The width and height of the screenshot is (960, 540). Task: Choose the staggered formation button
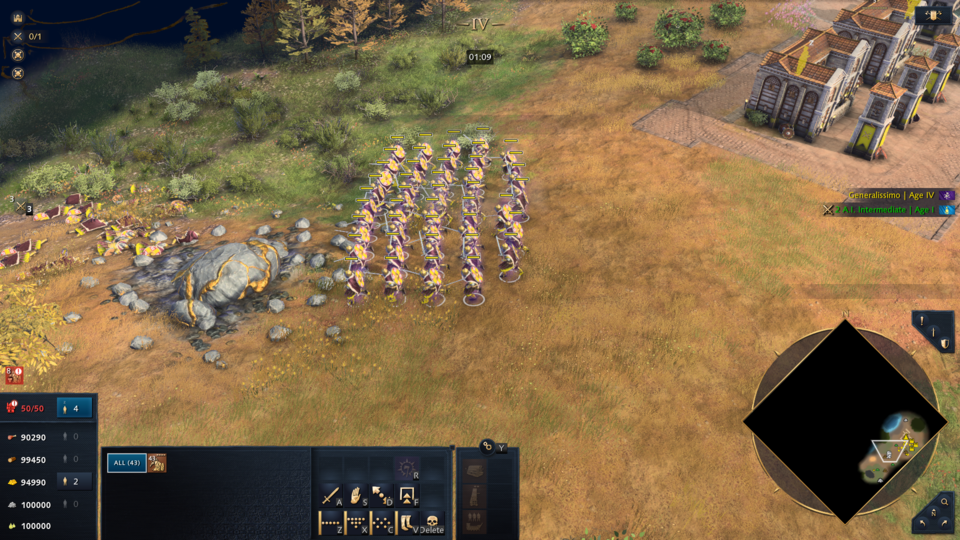pos(381,522)
